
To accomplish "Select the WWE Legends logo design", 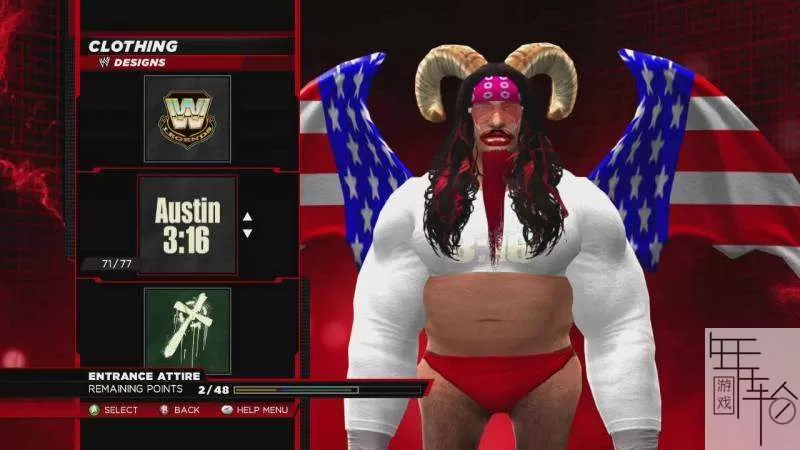I will click(187, 118).
